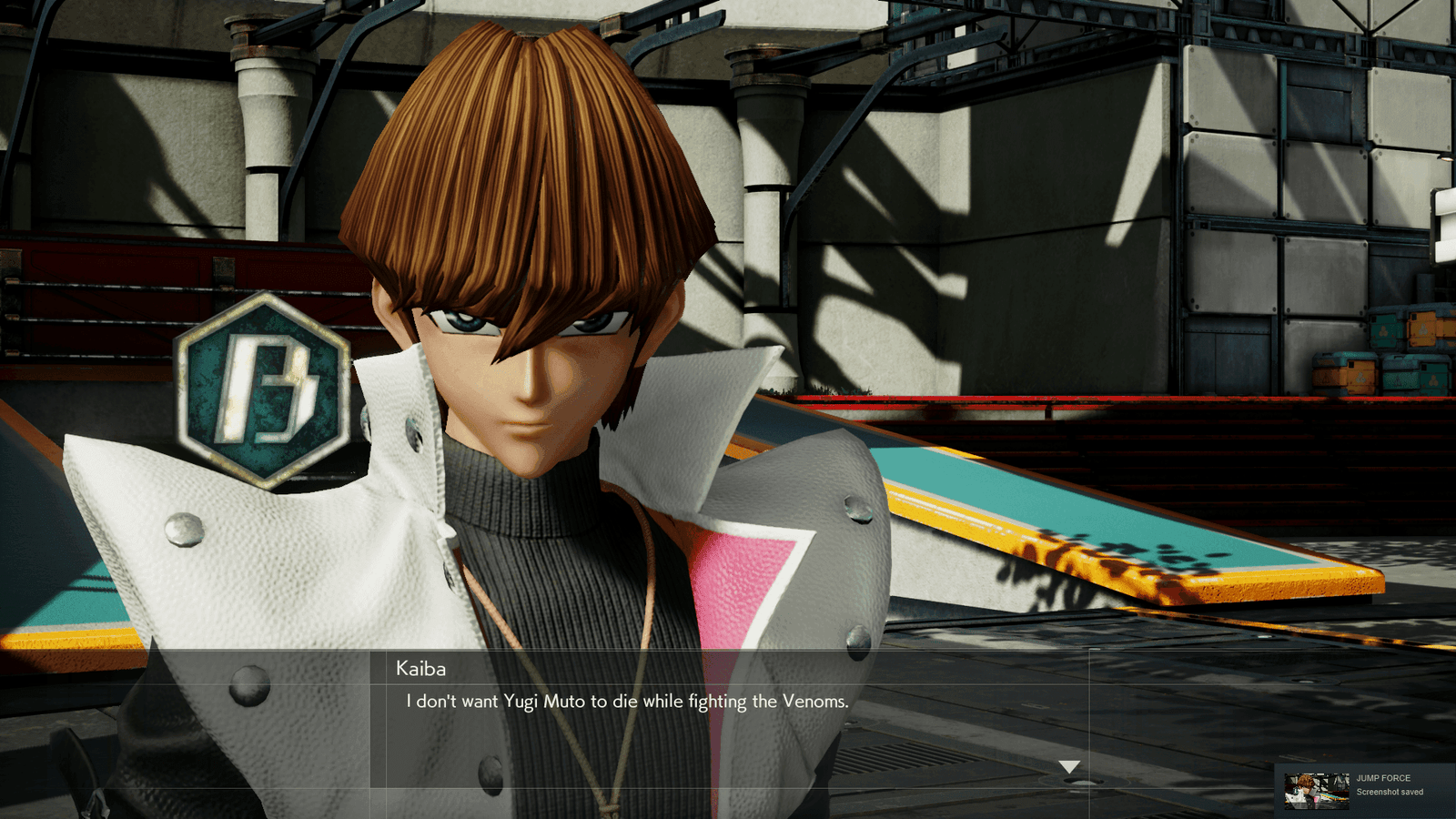Image resolution: width=1456 pixels, height=819 pixels.
Task: Advance dialogue with the white arrow indicator
Action: 1069,767
